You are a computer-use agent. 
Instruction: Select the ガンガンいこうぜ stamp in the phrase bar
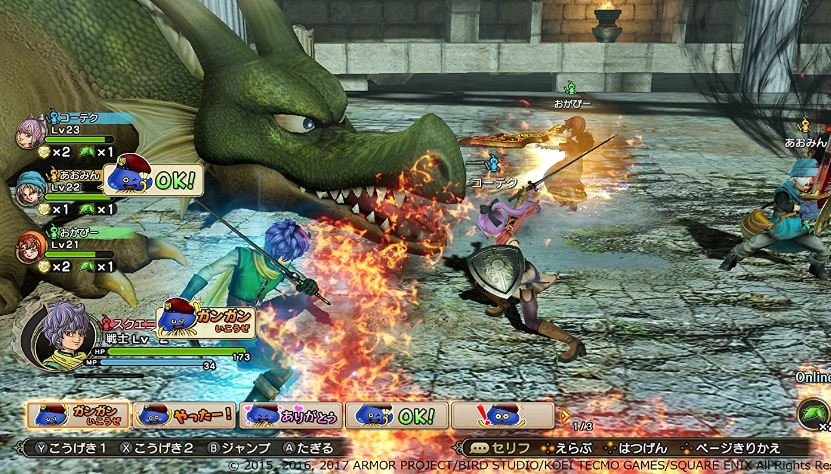pyautogui.click(x=77, y=414)
